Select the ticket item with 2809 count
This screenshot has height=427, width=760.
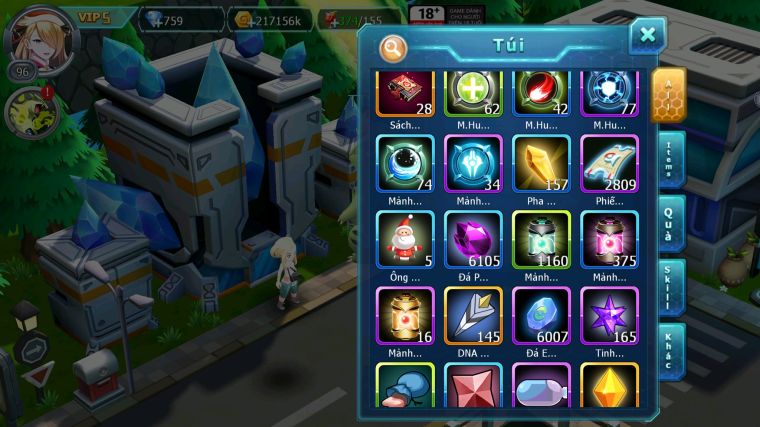click(609, 164)
